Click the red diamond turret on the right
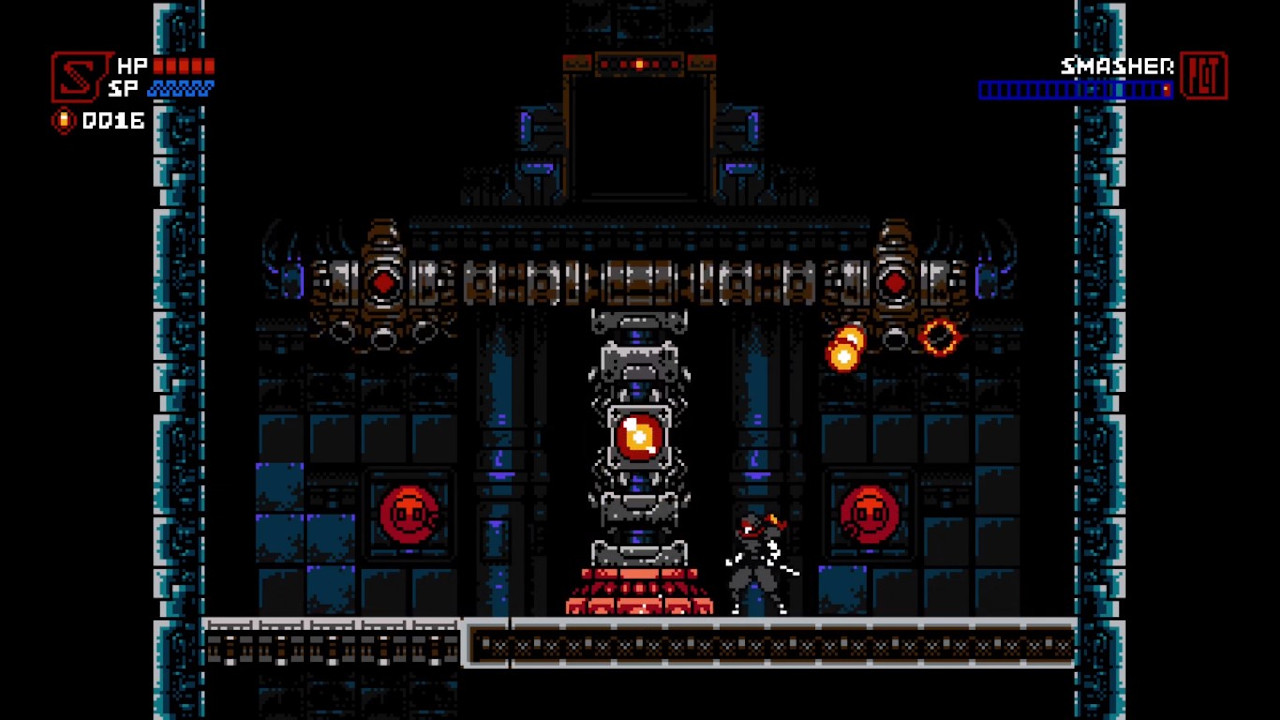 [x=895, y=283]
